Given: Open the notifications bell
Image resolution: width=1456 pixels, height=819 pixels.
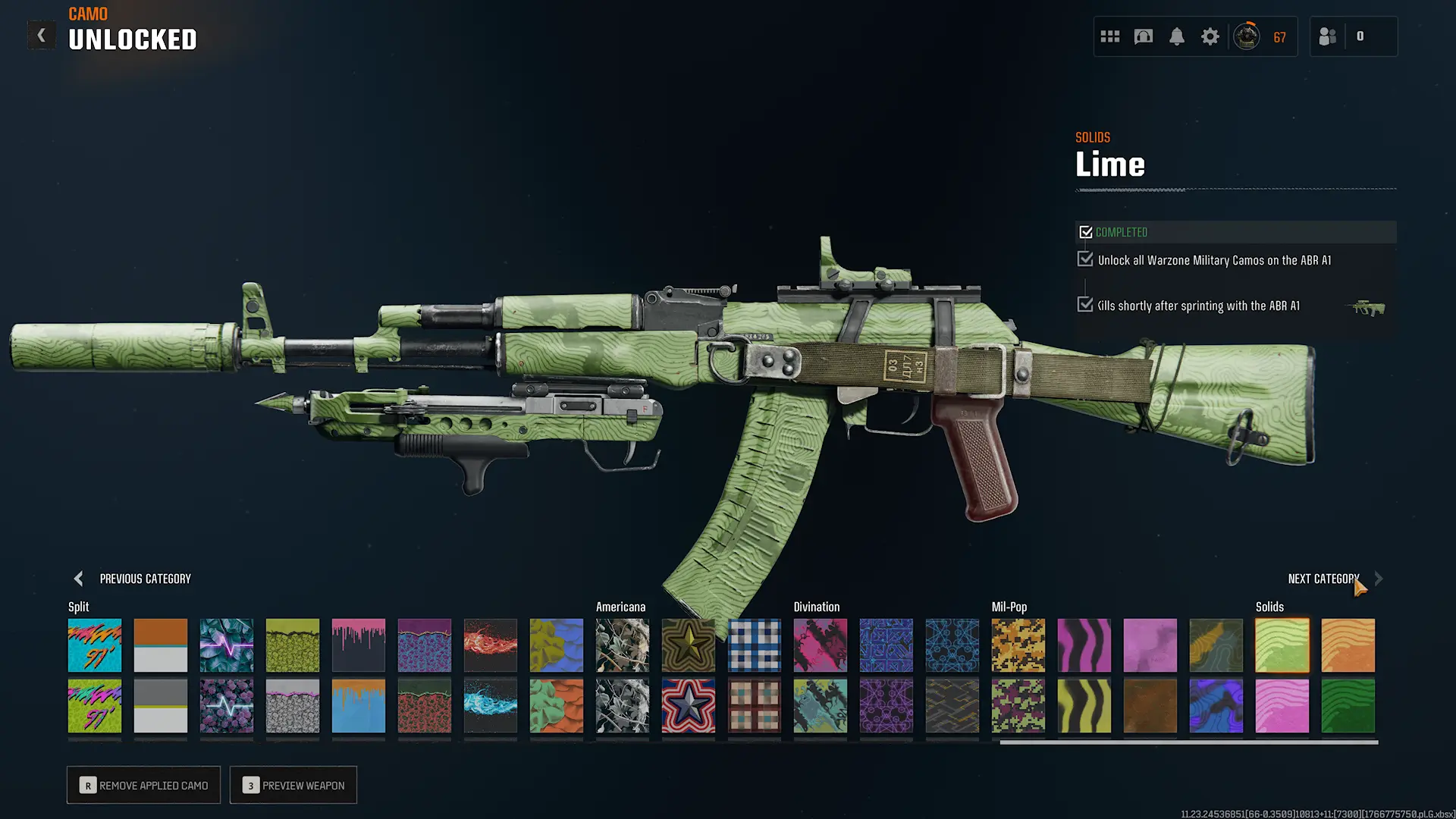Looking at the screenshot, I should pyautogui.click(x=1176, y=36).
